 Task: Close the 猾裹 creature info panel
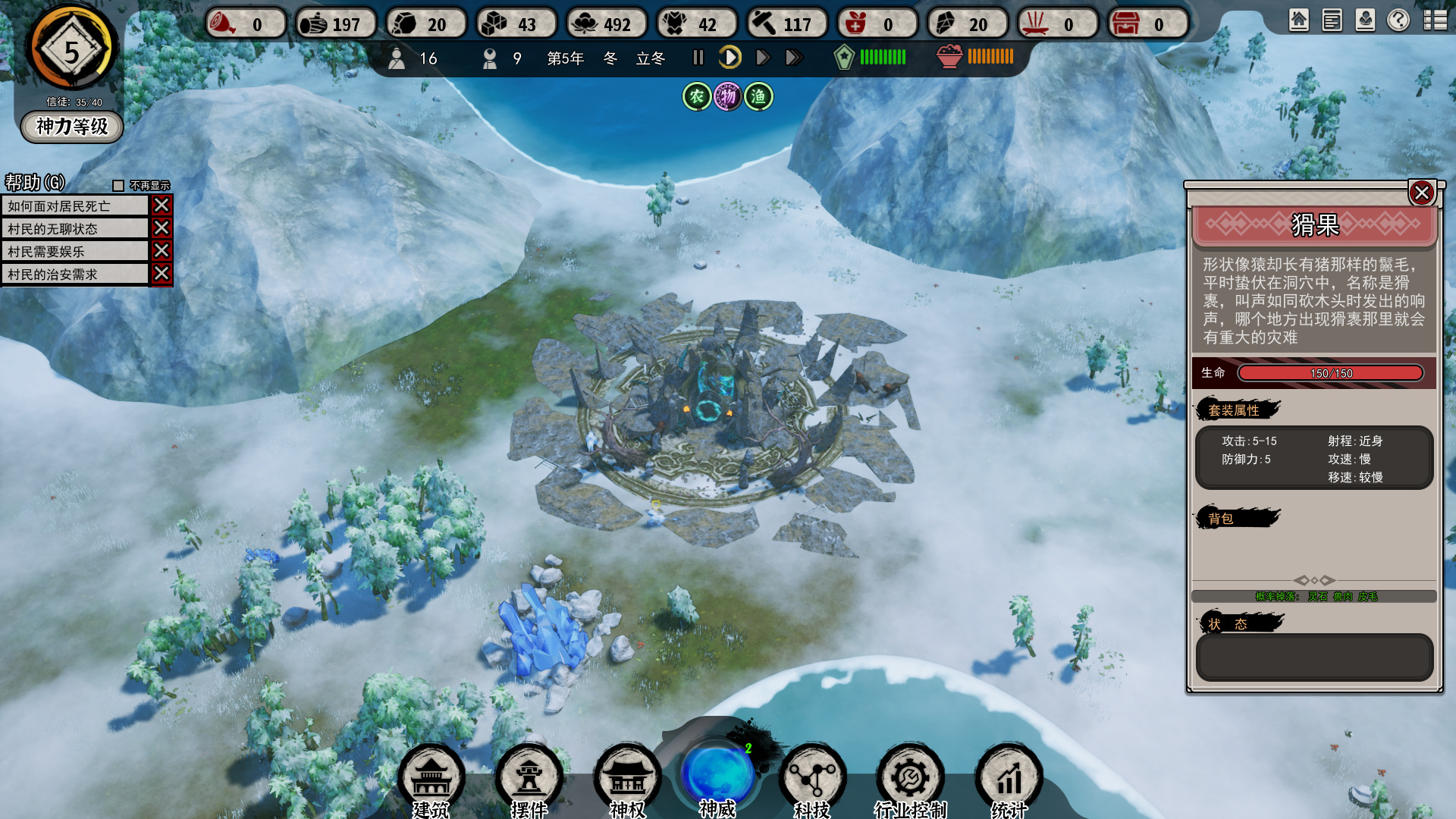point(1422,193)
